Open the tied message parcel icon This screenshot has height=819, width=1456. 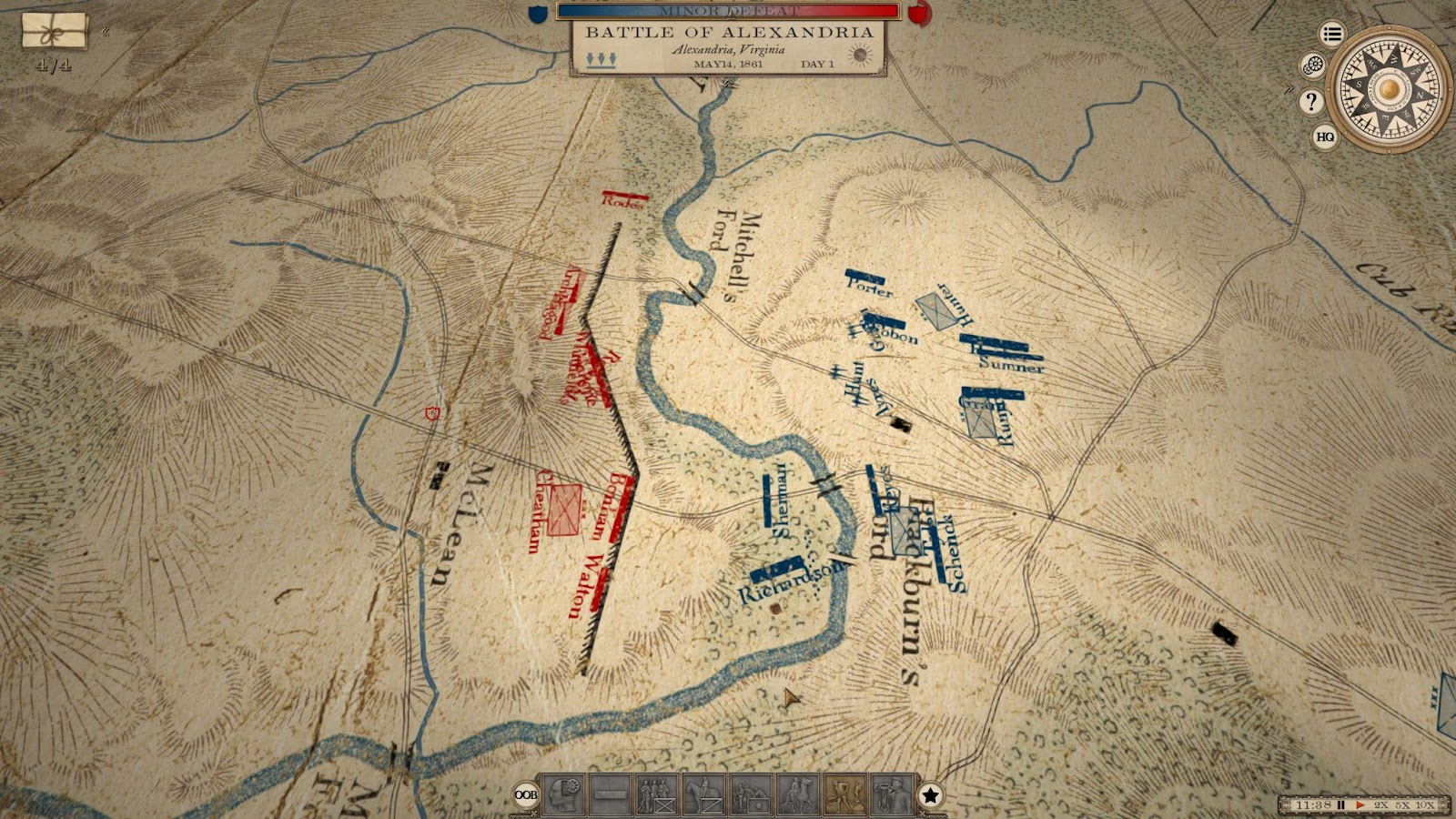pyautogui.click(x=55, y=32)
